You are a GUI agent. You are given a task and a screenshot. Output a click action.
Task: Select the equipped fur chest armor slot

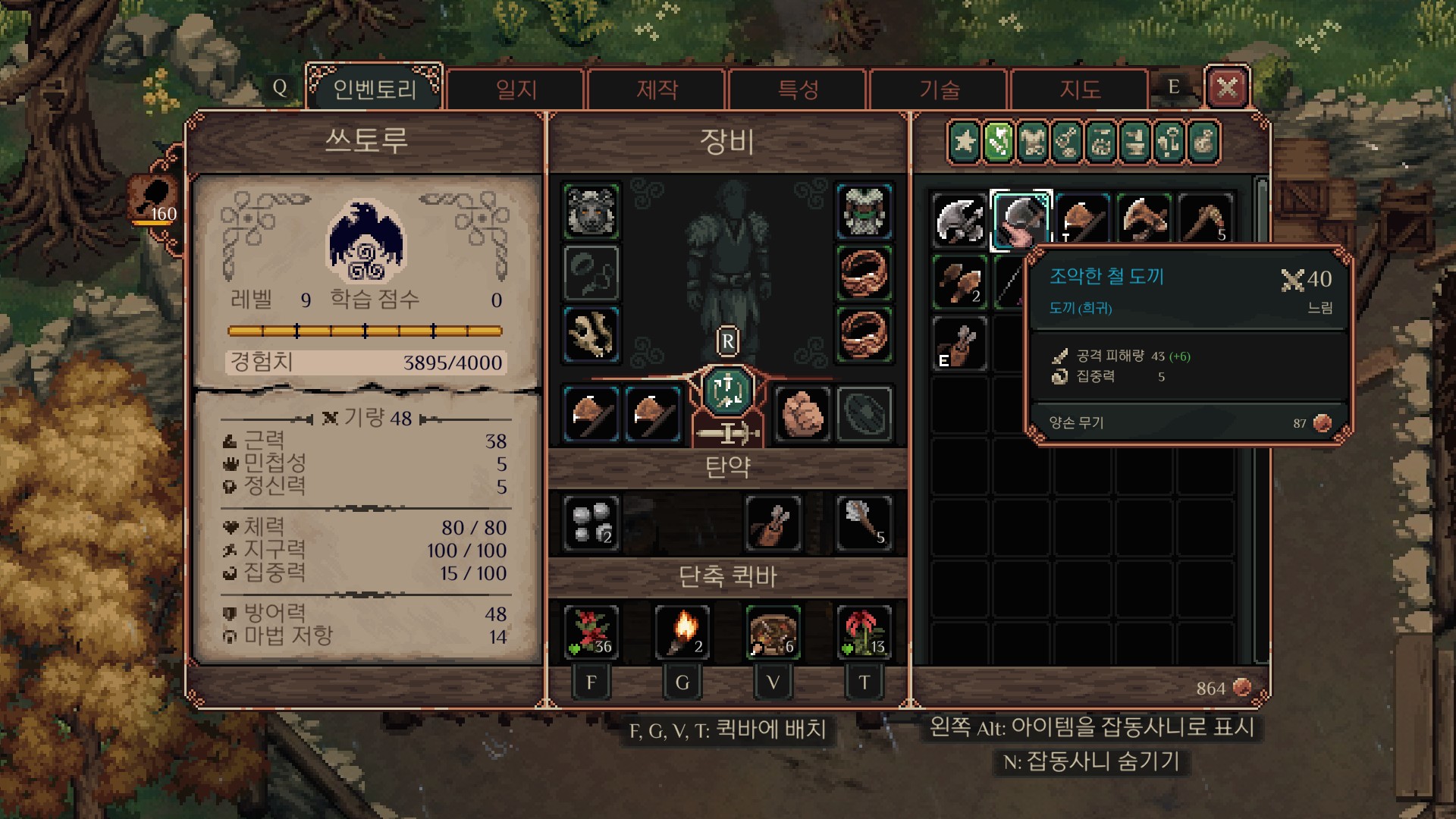pos(864,211)
